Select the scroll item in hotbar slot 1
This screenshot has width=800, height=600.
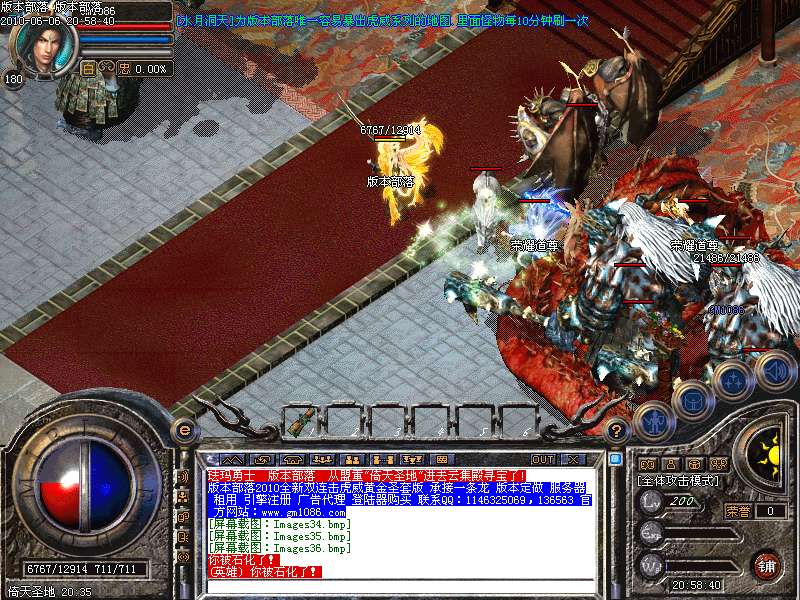[299, 423]
